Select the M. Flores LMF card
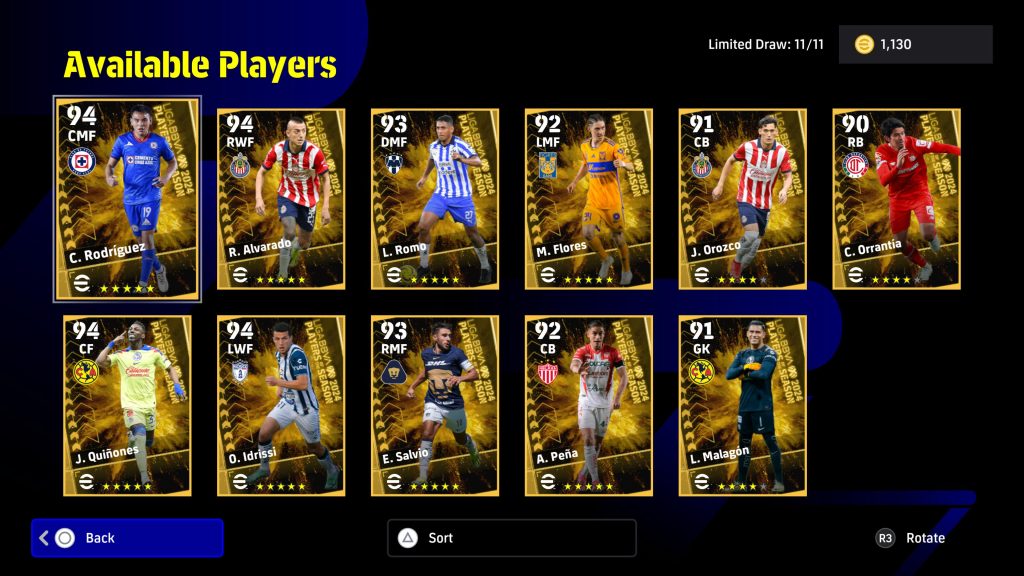Viewport: 1024px width, 576px height. click(x=589, y=199)
